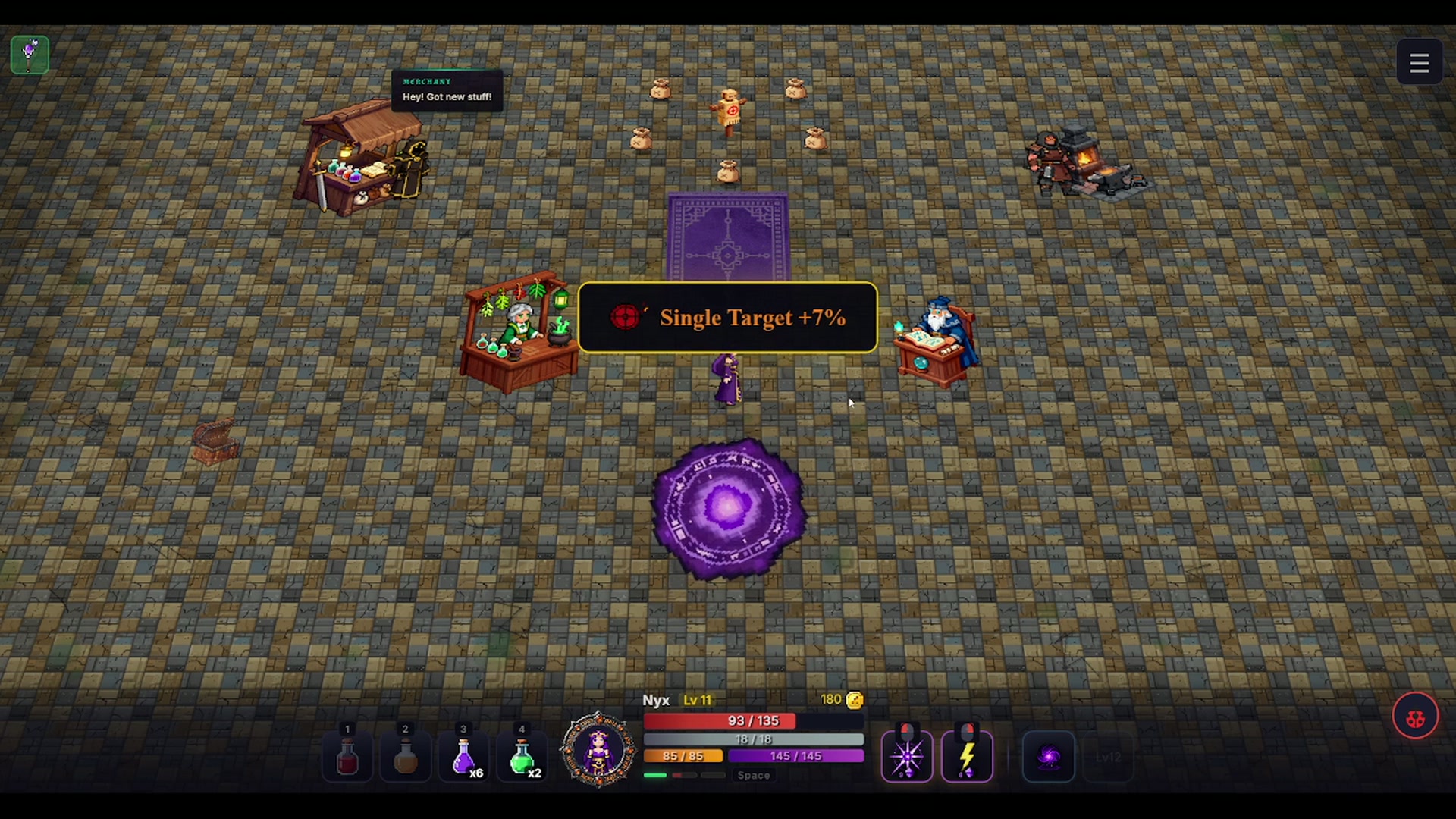Click the red ladybug bug-report button
Screen dimensions: 1456x819
point(1415,717)
